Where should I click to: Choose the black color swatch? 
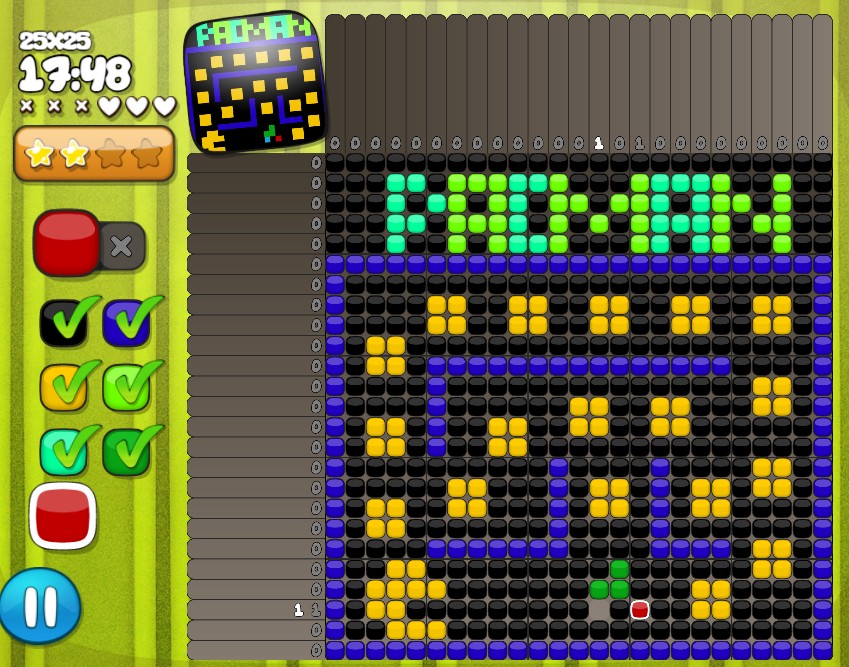click(64, 322)
